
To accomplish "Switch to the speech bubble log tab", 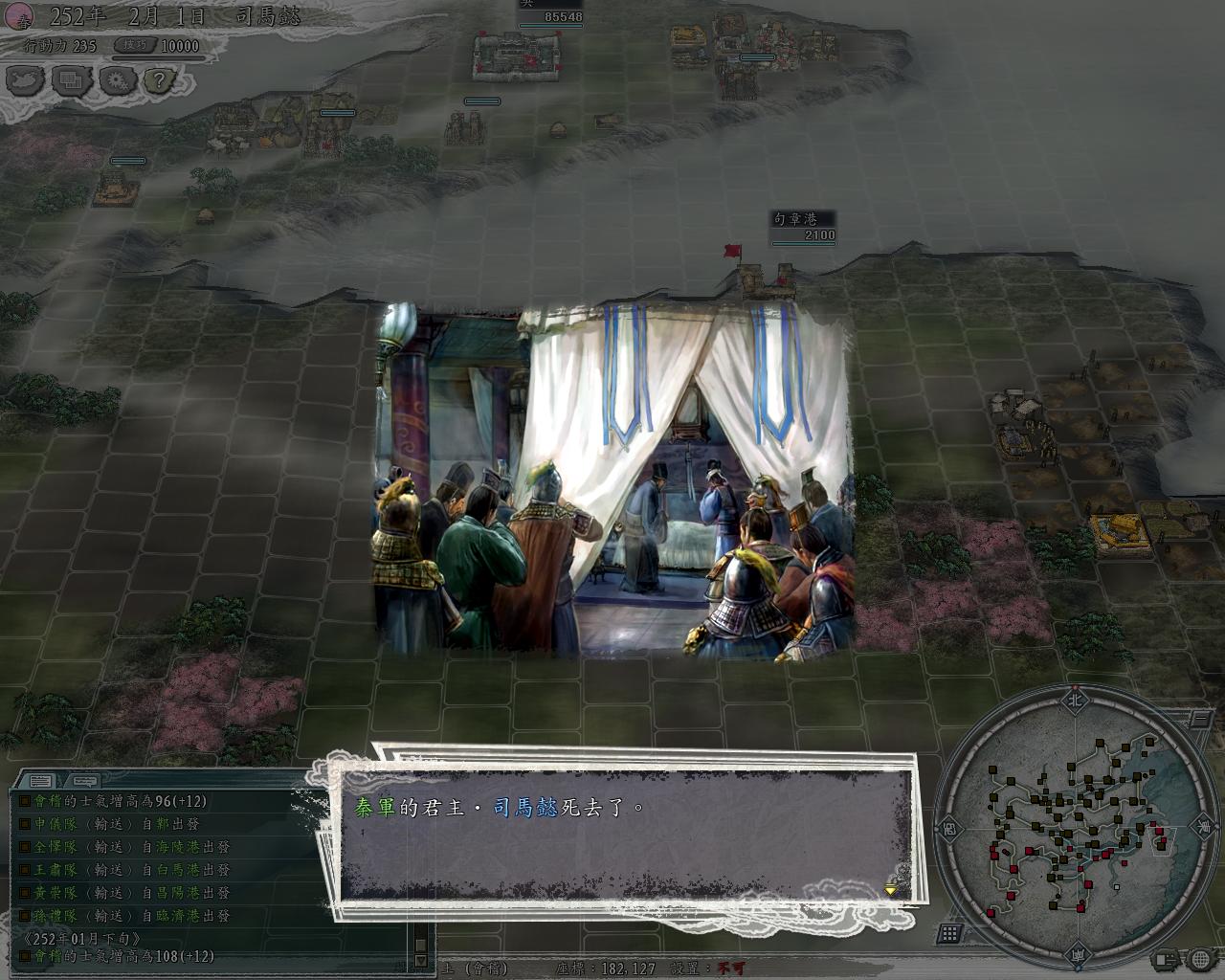I will [x=83, y=780].
